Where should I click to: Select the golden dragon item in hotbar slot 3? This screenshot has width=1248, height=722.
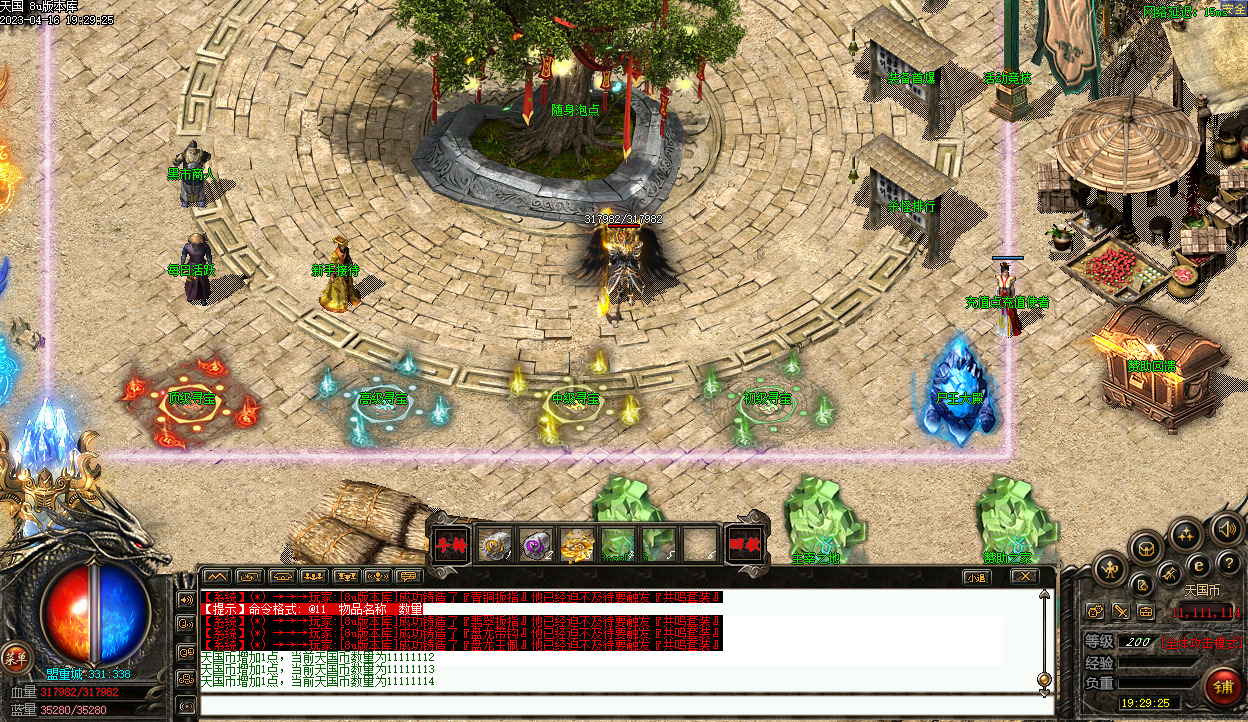tap(577, 544)
